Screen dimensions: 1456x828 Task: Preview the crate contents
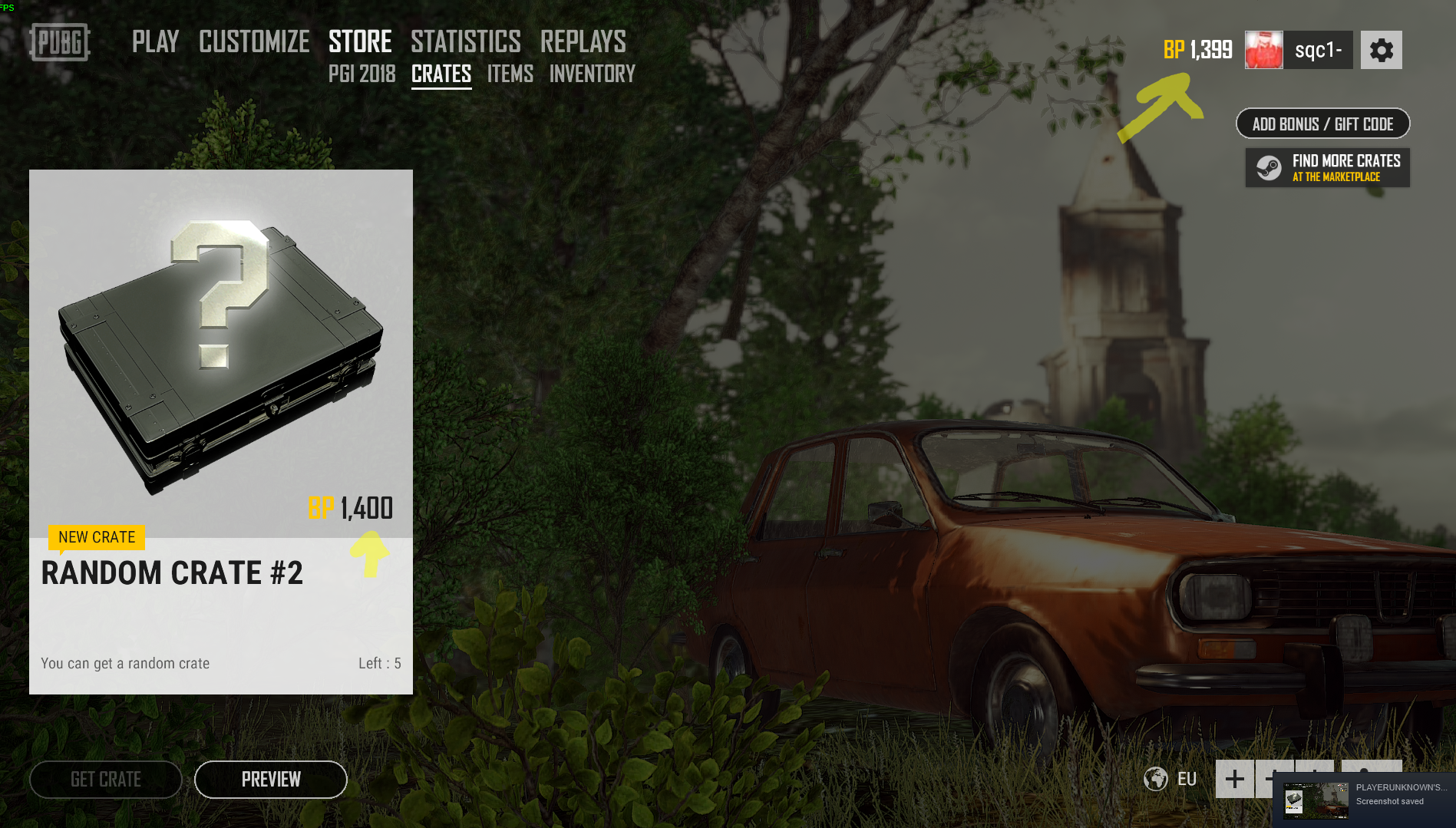pos(271,780)
